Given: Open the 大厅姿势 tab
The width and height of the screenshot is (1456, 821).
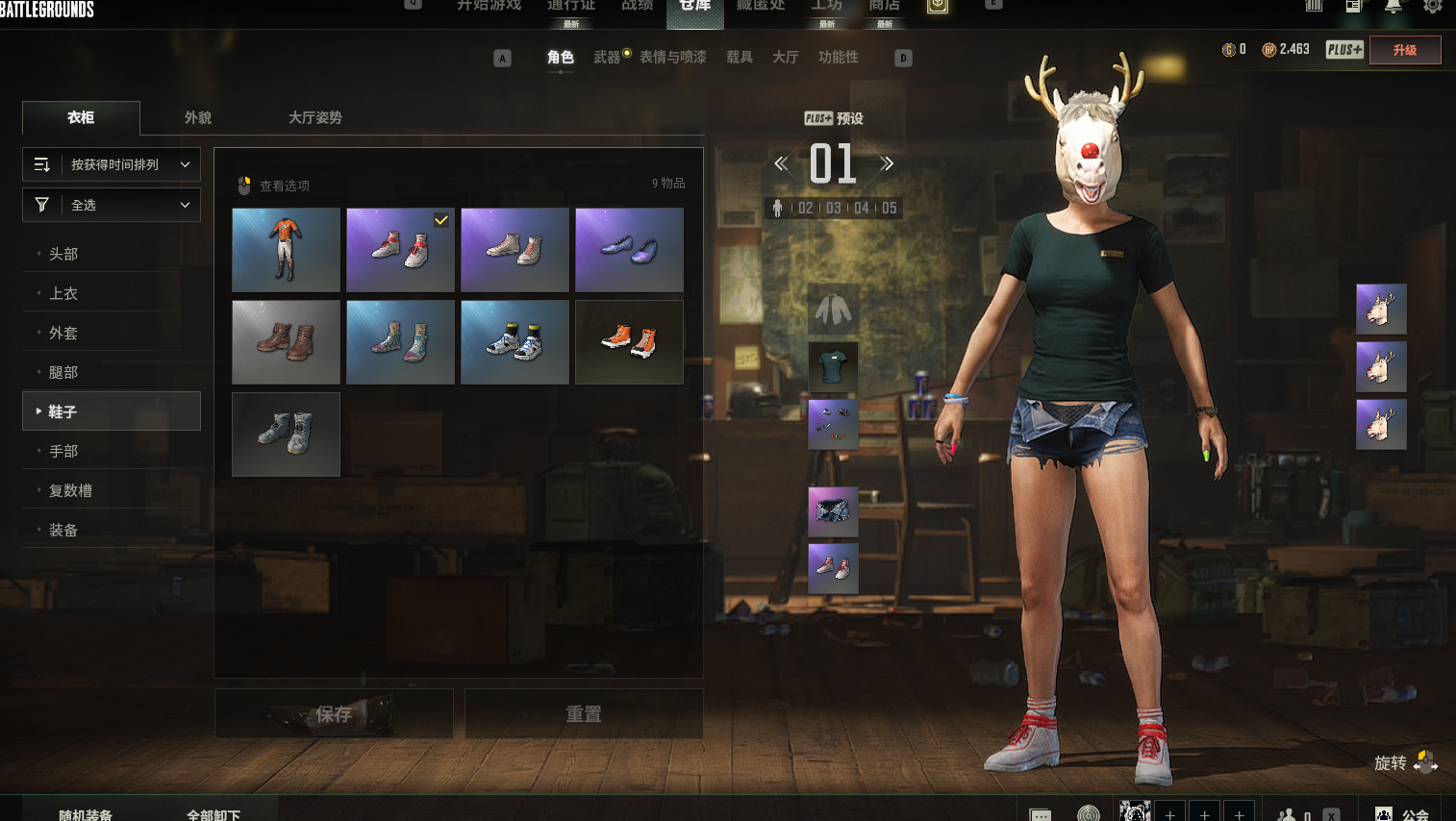Looking at the screenshot, I should (314, 117).
